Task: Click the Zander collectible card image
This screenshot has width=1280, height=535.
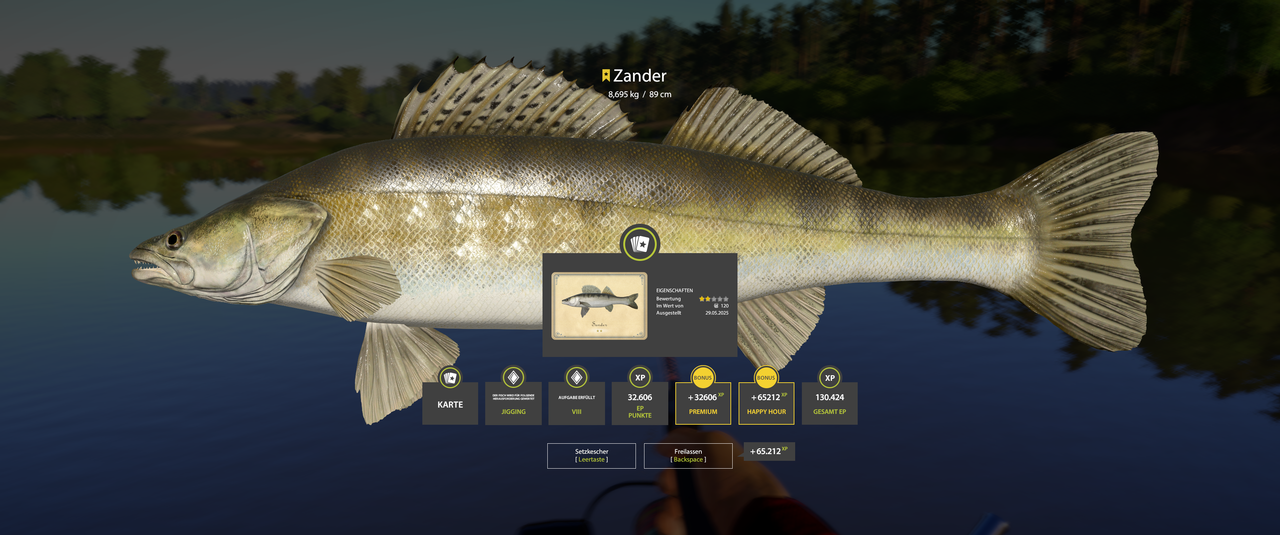Action: pyautogui.click(x=599, y=305)
